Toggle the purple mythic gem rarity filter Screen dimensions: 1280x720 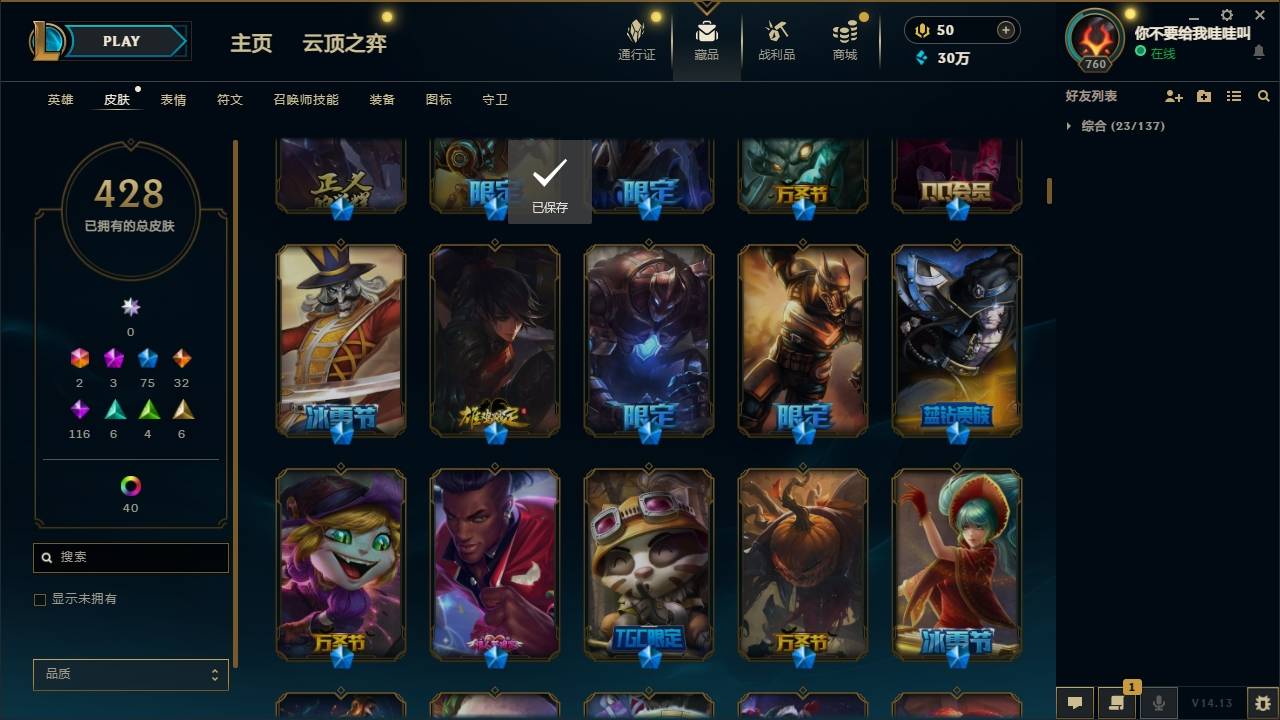coord(79,408)
